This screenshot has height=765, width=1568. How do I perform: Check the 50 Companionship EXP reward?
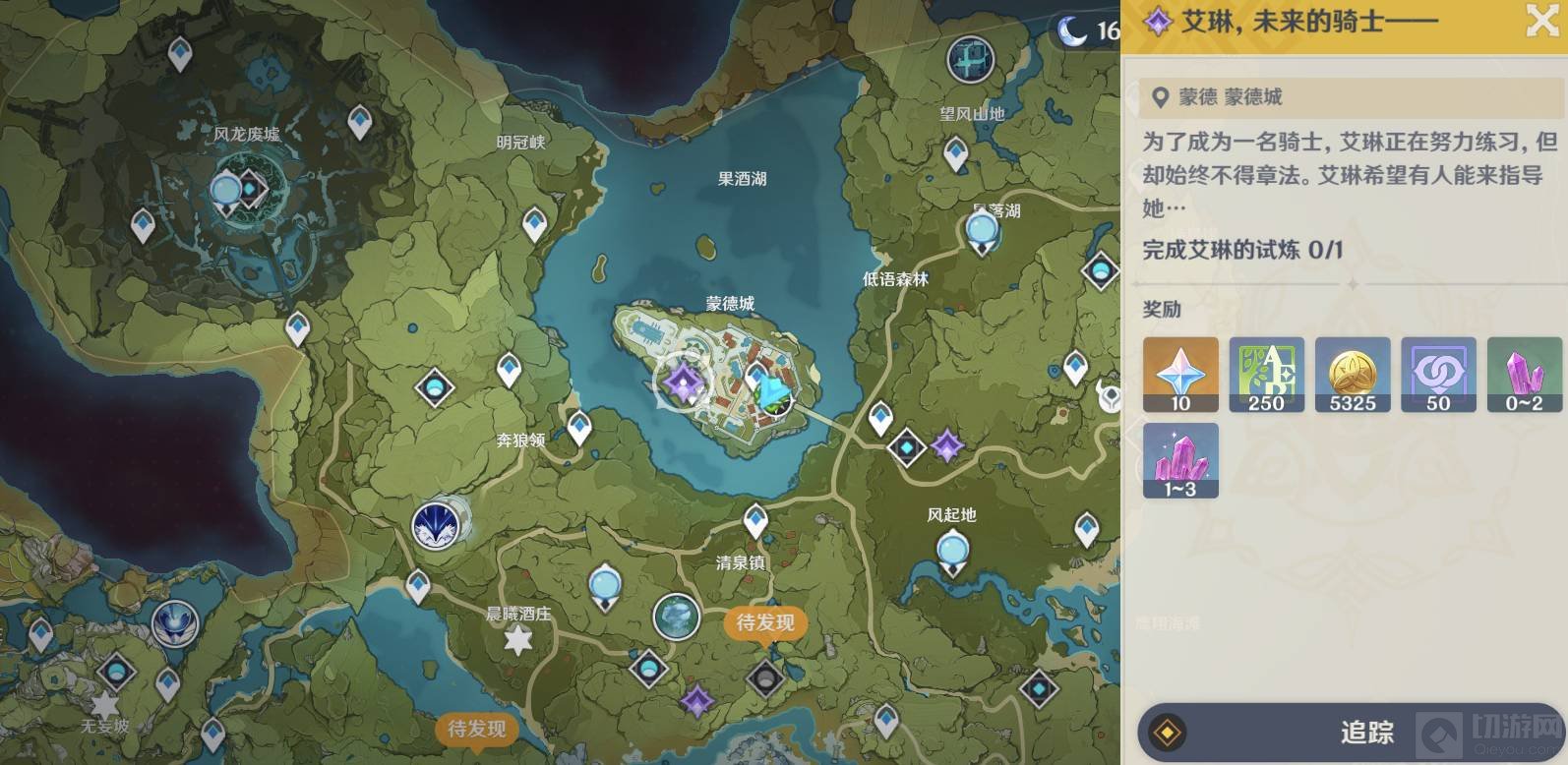[x=1438, y=374]
